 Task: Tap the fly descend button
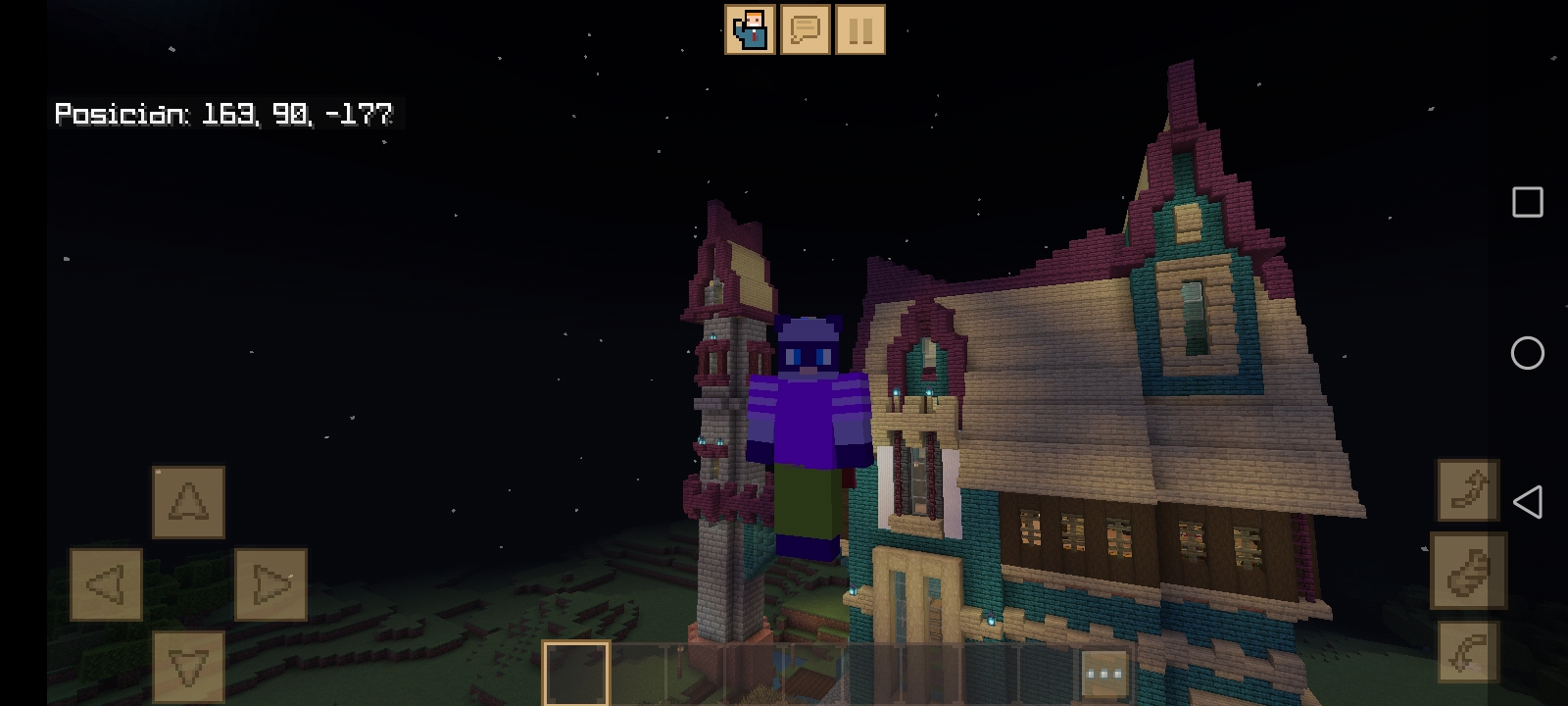[x=188, y=667]
